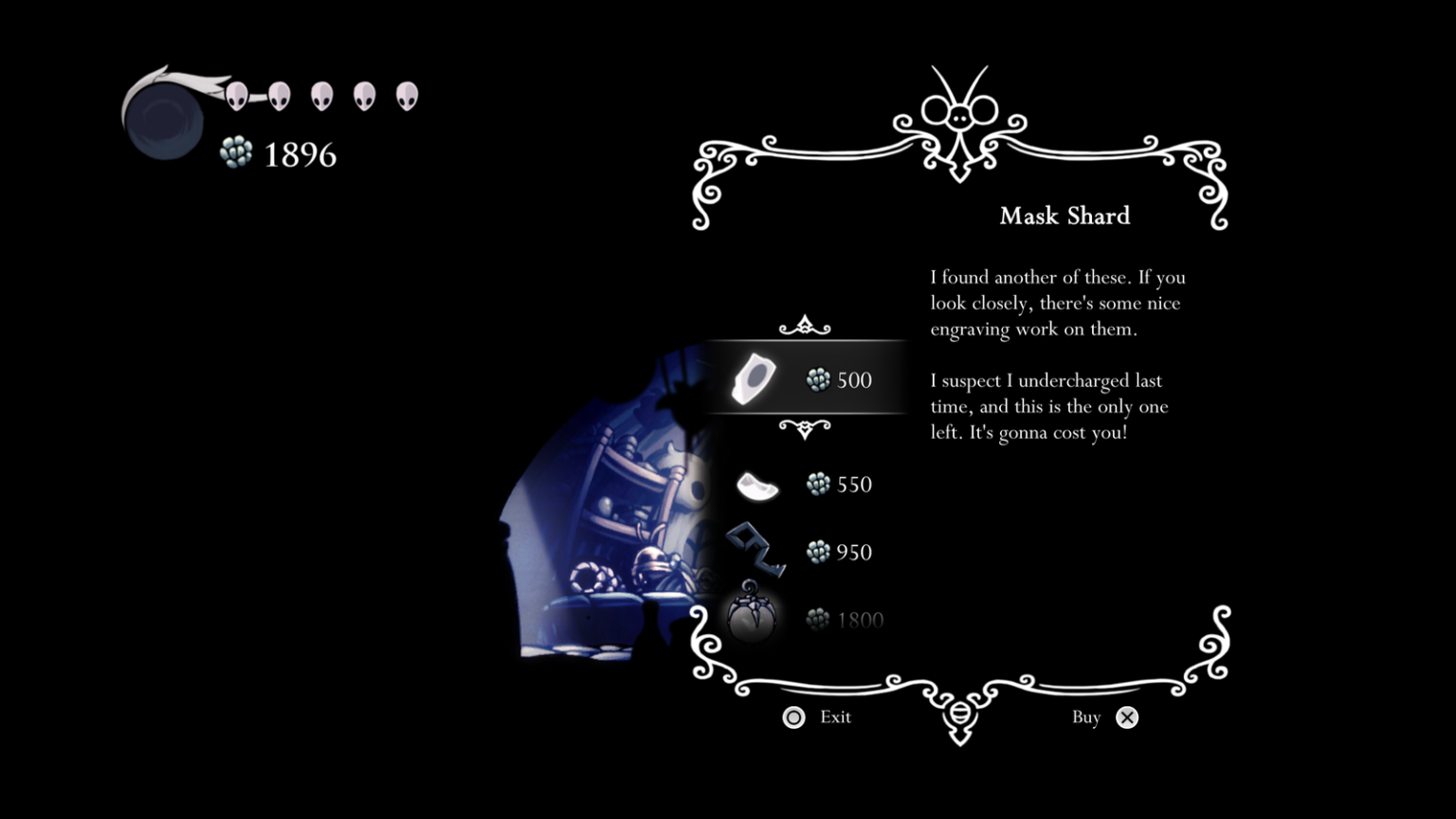Click the upward scroll ornament above the selected item
The height and width of the screenshot is (819, 1456).
point(804,326)
